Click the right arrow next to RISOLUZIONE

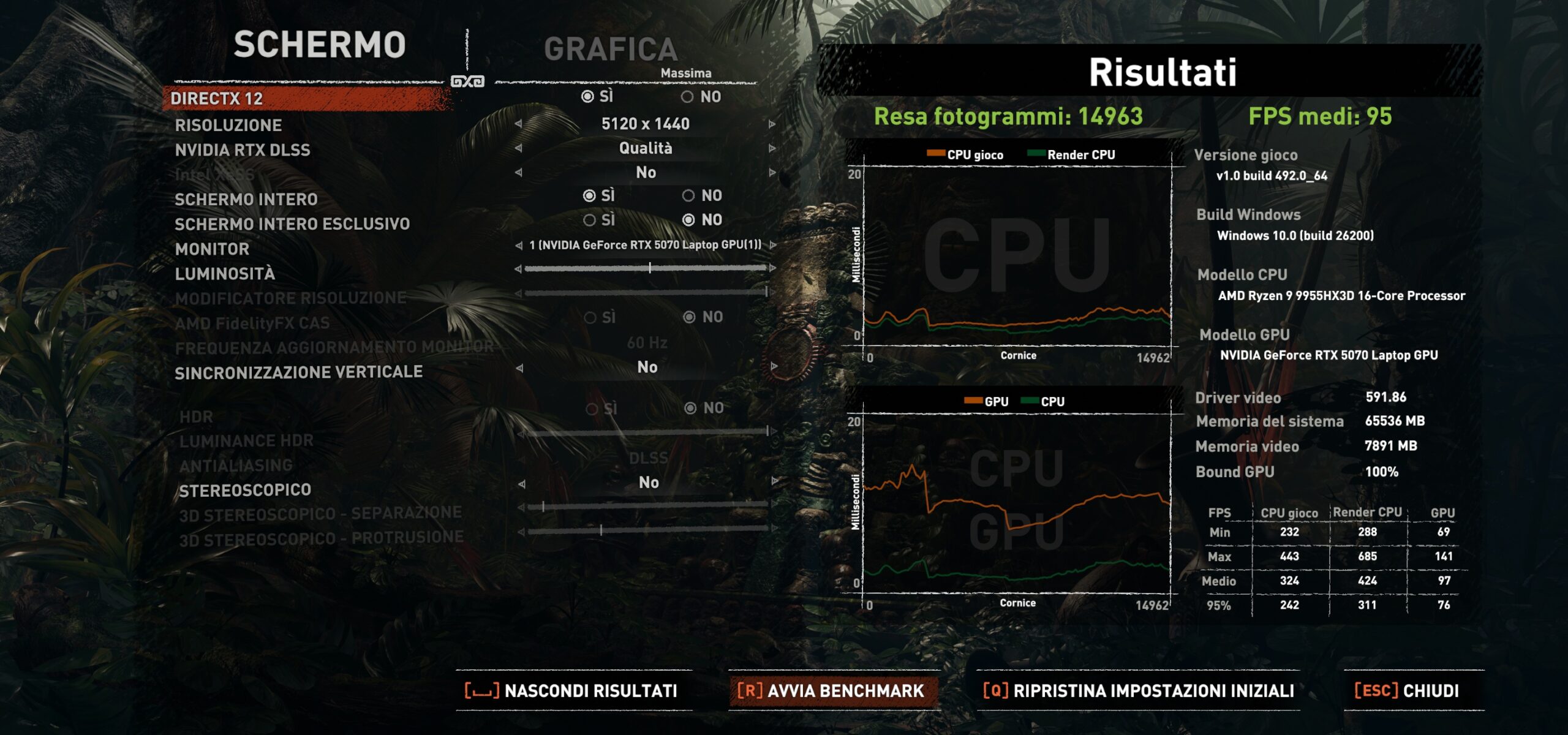[772, 124]
